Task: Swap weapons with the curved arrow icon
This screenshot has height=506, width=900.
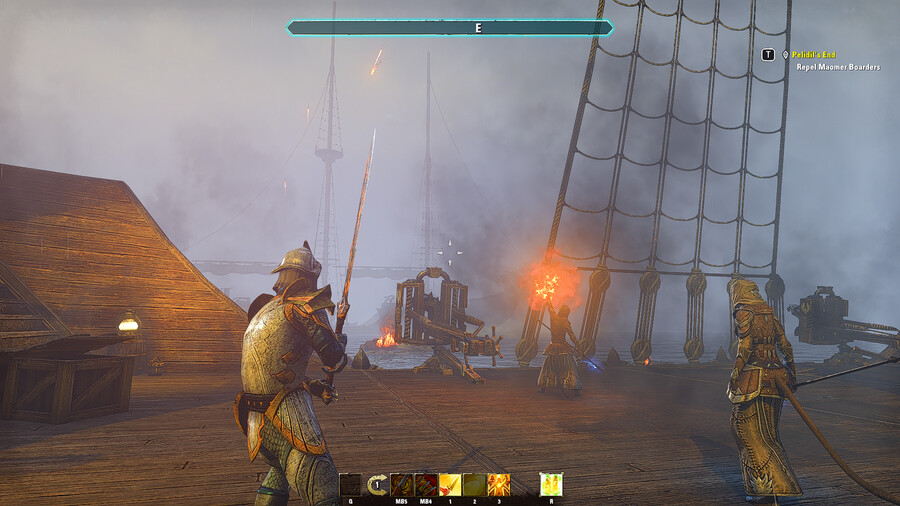Action: coord(378,485)
